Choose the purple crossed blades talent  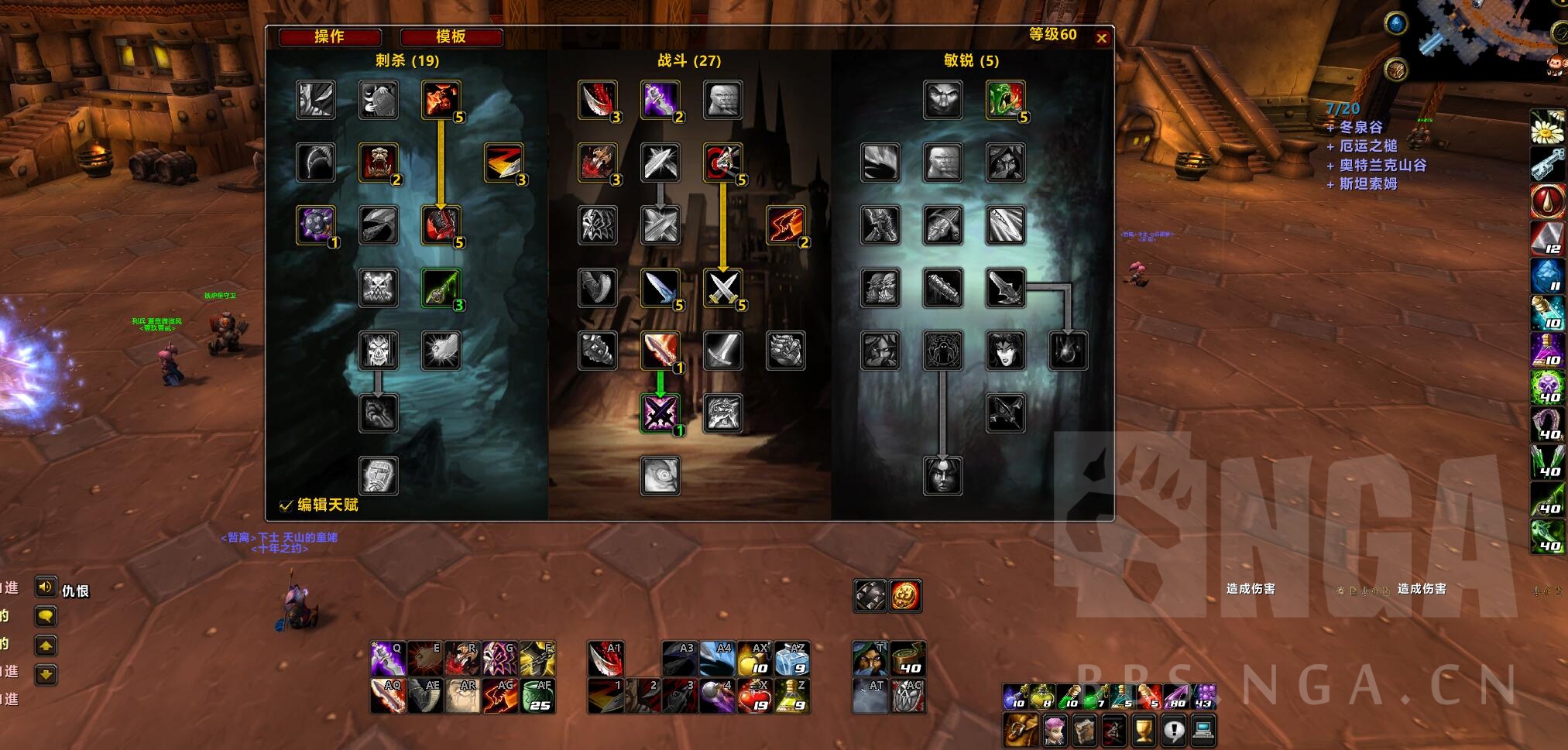tap(660, 413)
